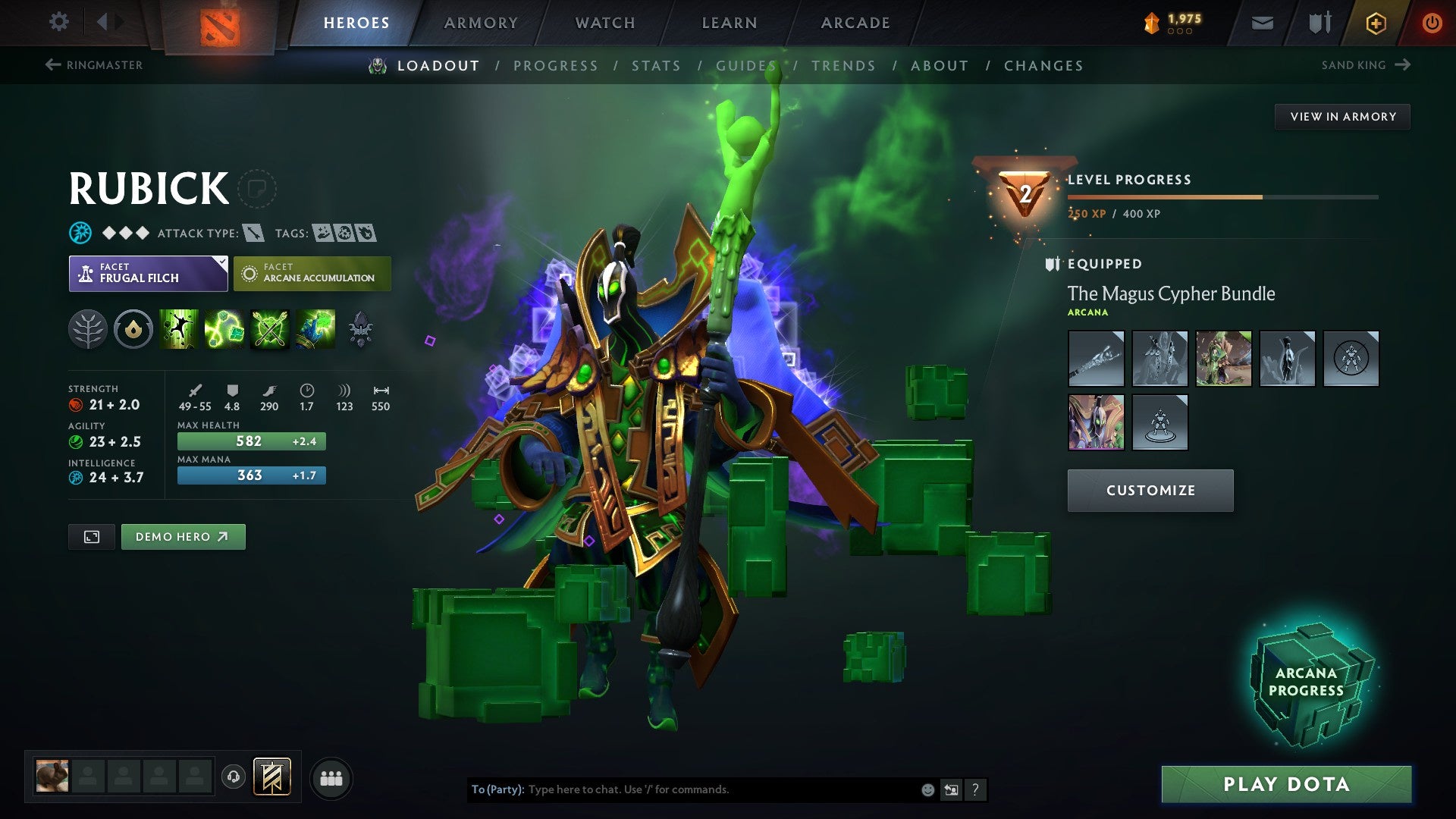The height and width of the screenshot is (819, 1456).
Task: Switch to the Arcane Accumulation facet
Action: pyautogui.click(x=312, y=273)
